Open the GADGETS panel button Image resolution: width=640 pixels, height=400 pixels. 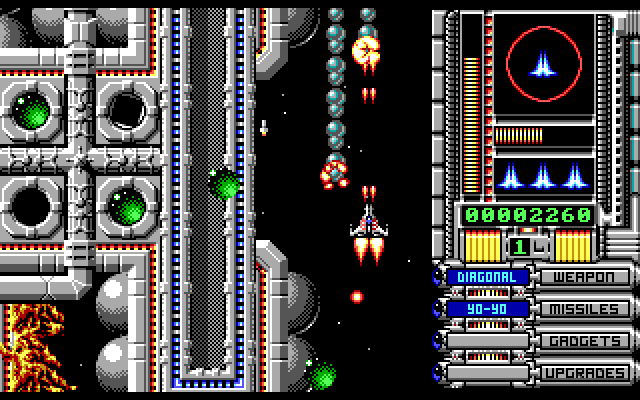585,341
